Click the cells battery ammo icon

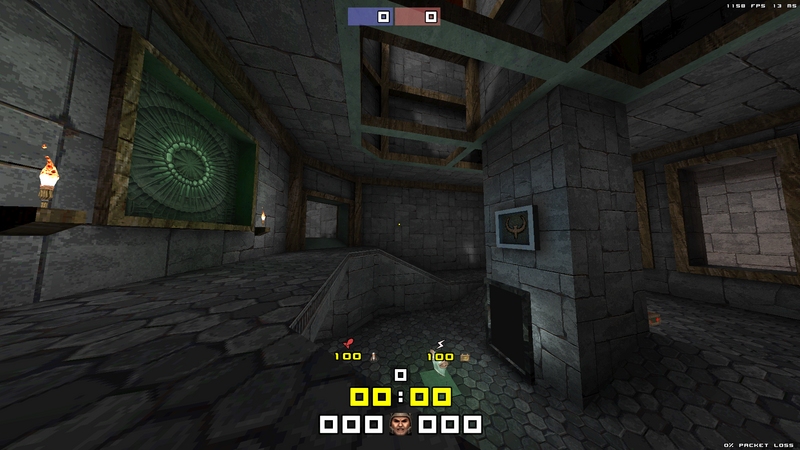point(464,356)
